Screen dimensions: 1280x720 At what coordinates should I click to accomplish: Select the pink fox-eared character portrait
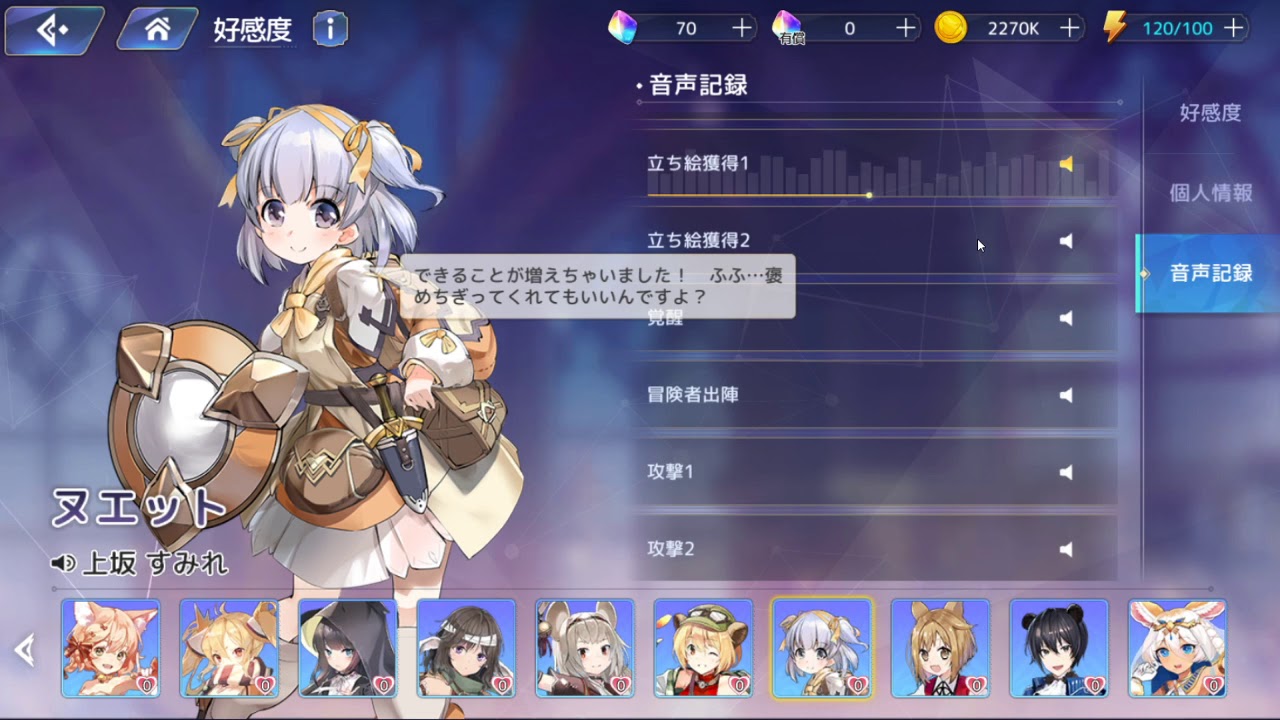(111, 647)
